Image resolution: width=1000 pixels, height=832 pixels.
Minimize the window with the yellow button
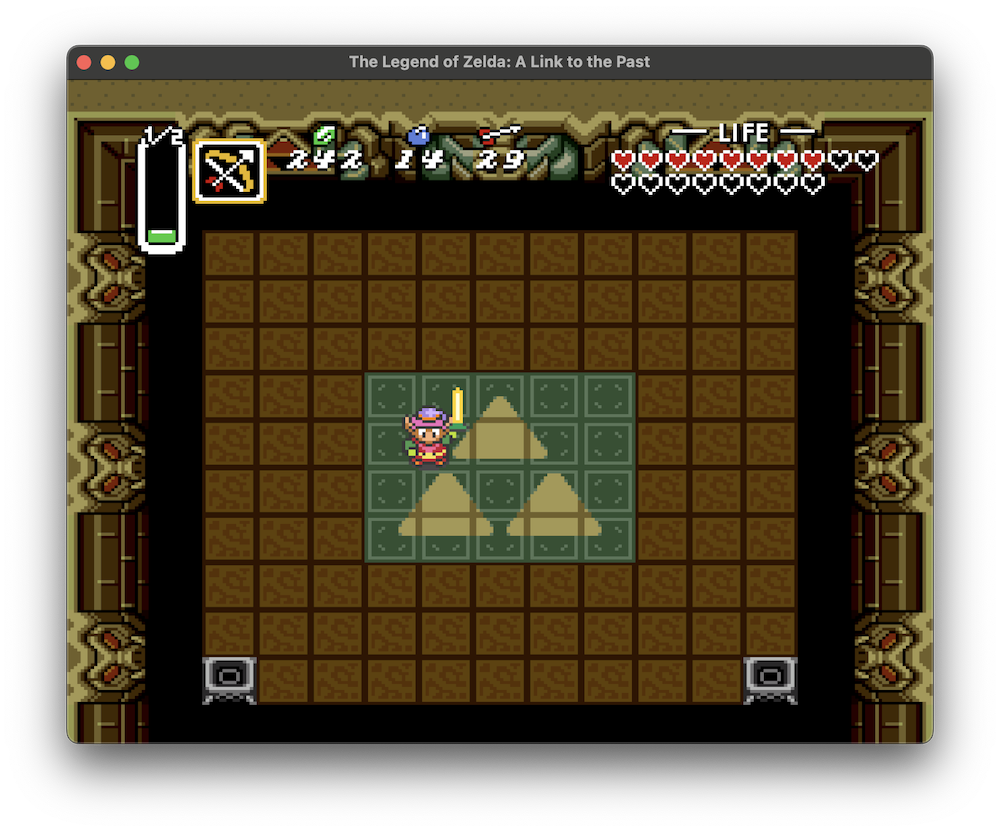(108, 62)
